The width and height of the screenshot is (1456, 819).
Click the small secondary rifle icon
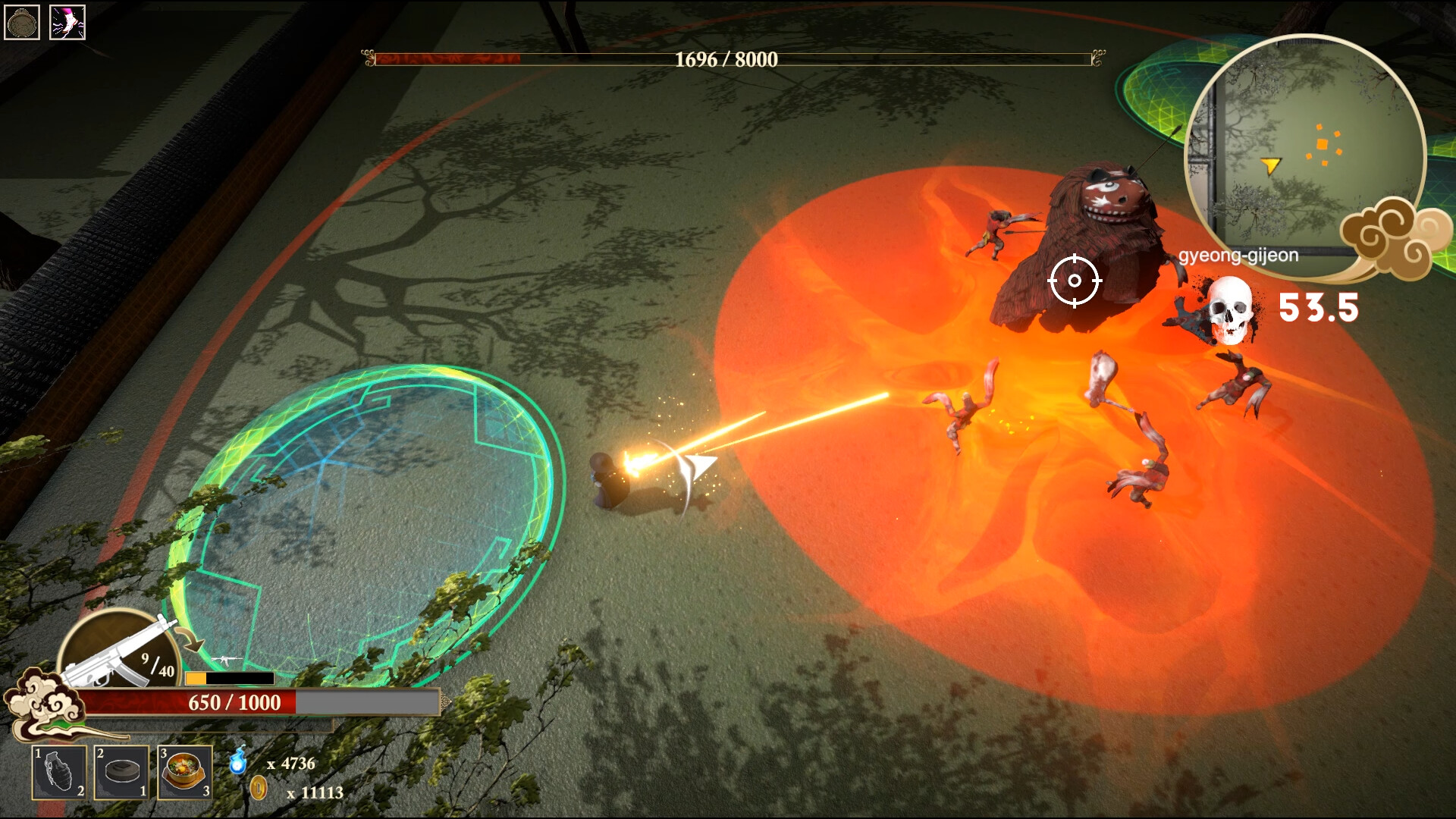point(226,660)
